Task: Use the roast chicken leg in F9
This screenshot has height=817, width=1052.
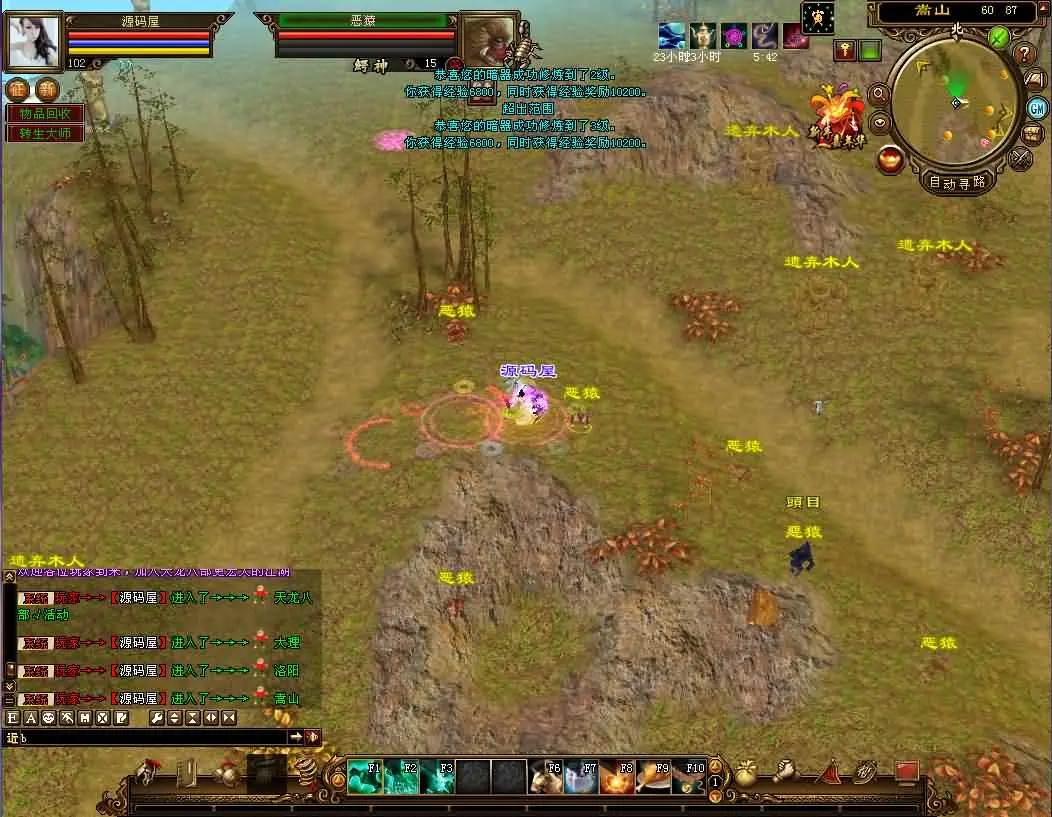Action: tap(654, 776)
